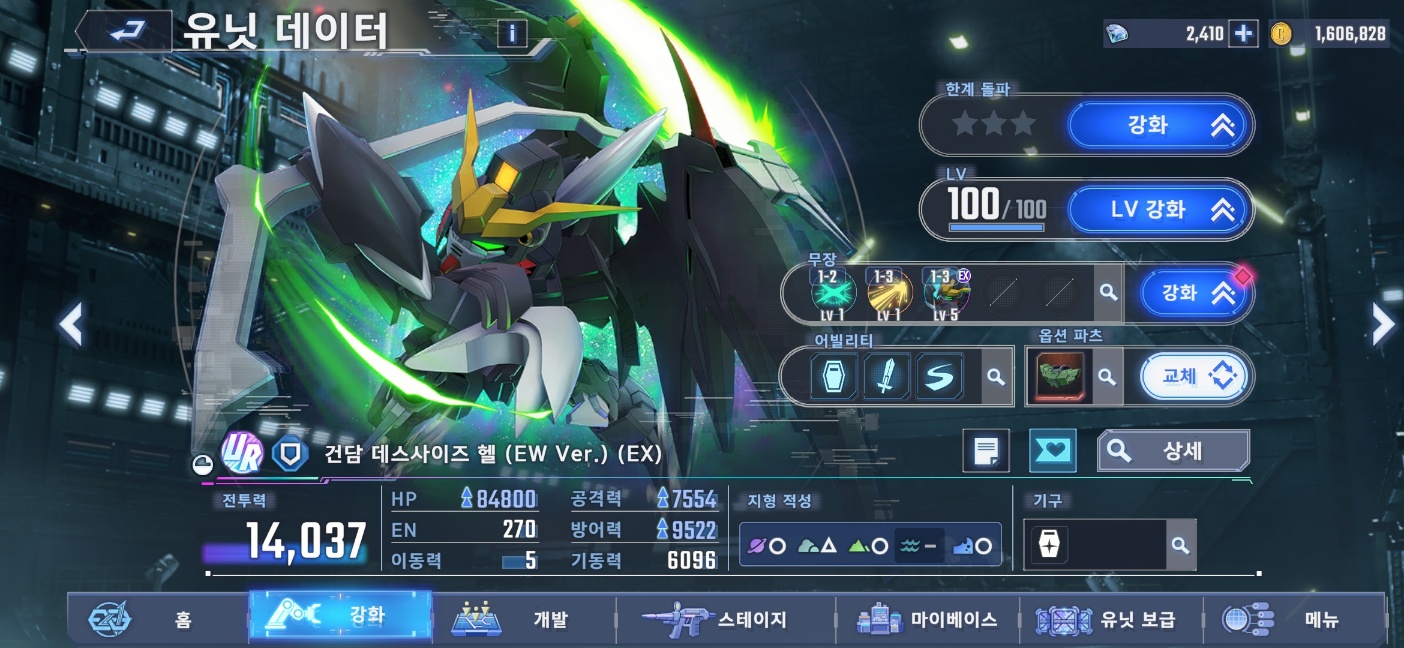Select the LV 강화 button
The width and height of the screenshot is (1404, 648).
click(1160, 210)
